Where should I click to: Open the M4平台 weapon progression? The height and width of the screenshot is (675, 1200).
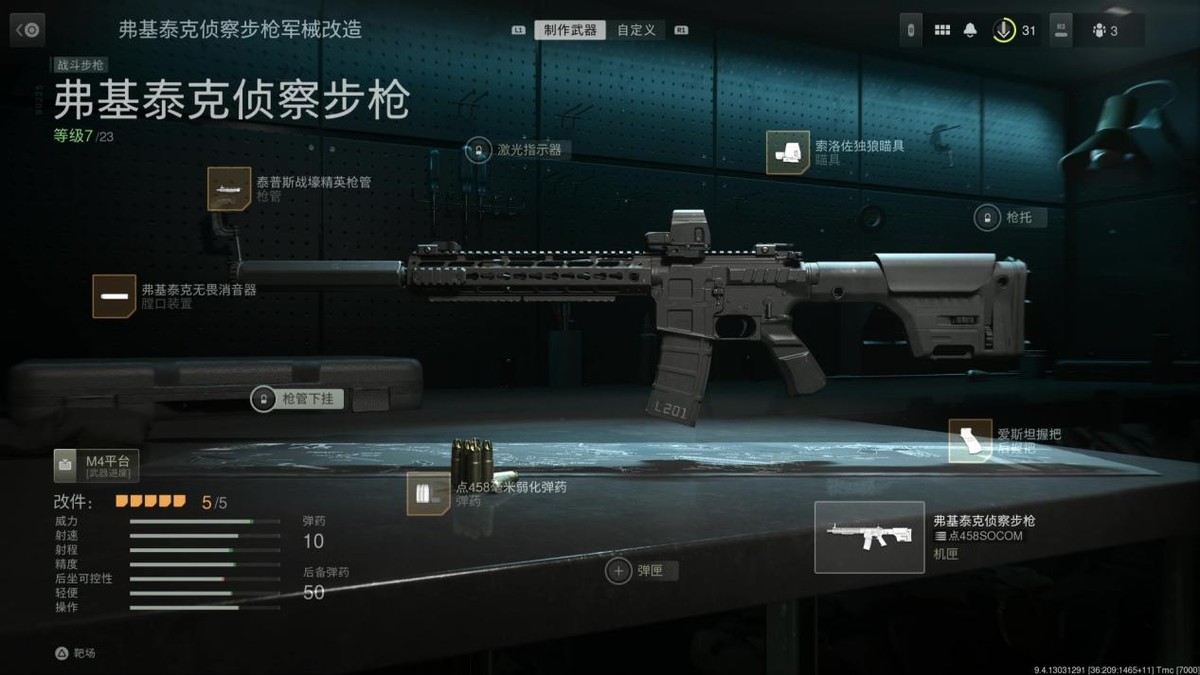97,466
